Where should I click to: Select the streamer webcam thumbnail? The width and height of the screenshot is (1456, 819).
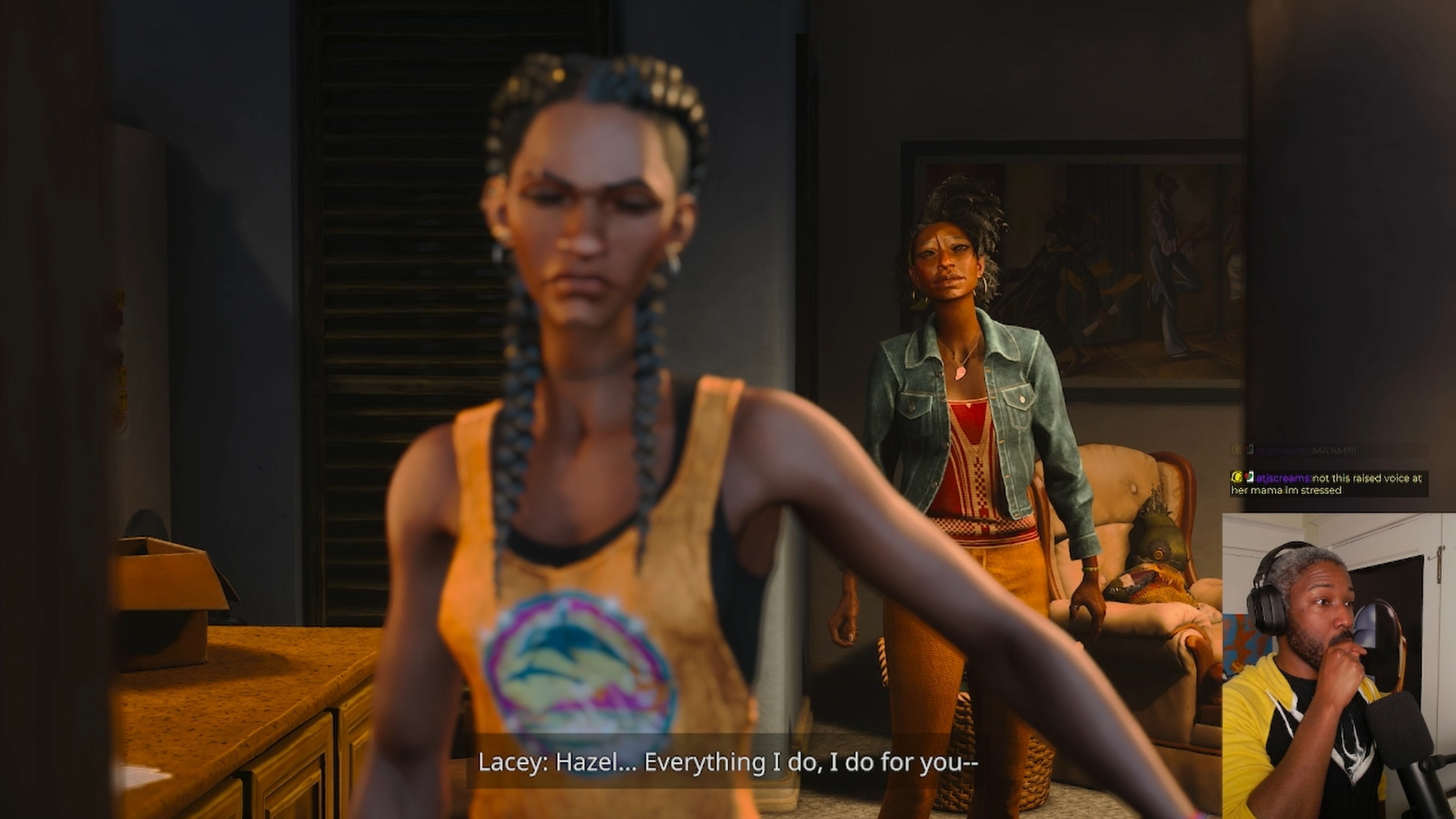(1338, 666)
